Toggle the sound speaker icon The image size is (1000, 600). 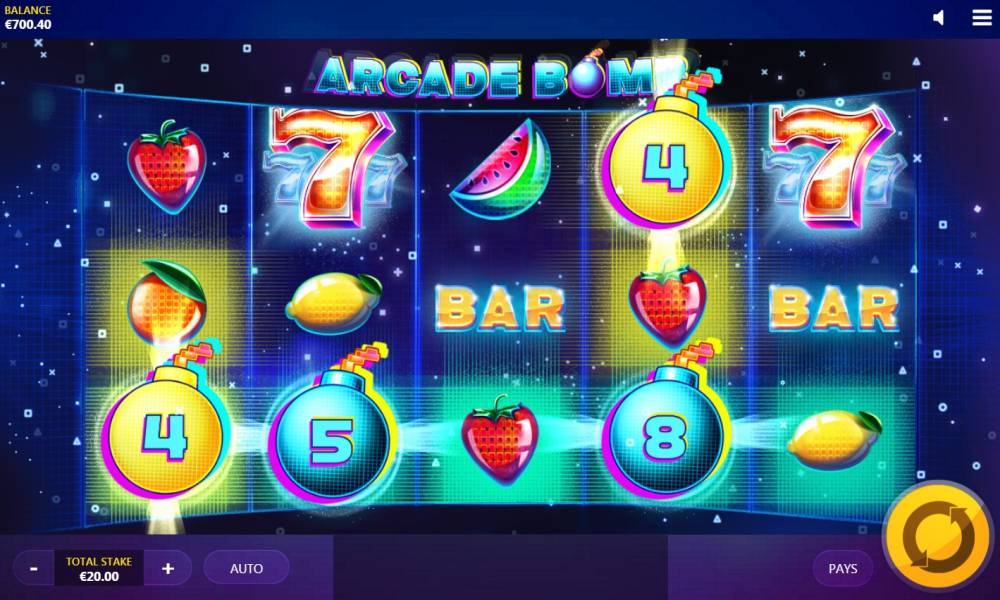pyautogui.click(x=939, y=18)
